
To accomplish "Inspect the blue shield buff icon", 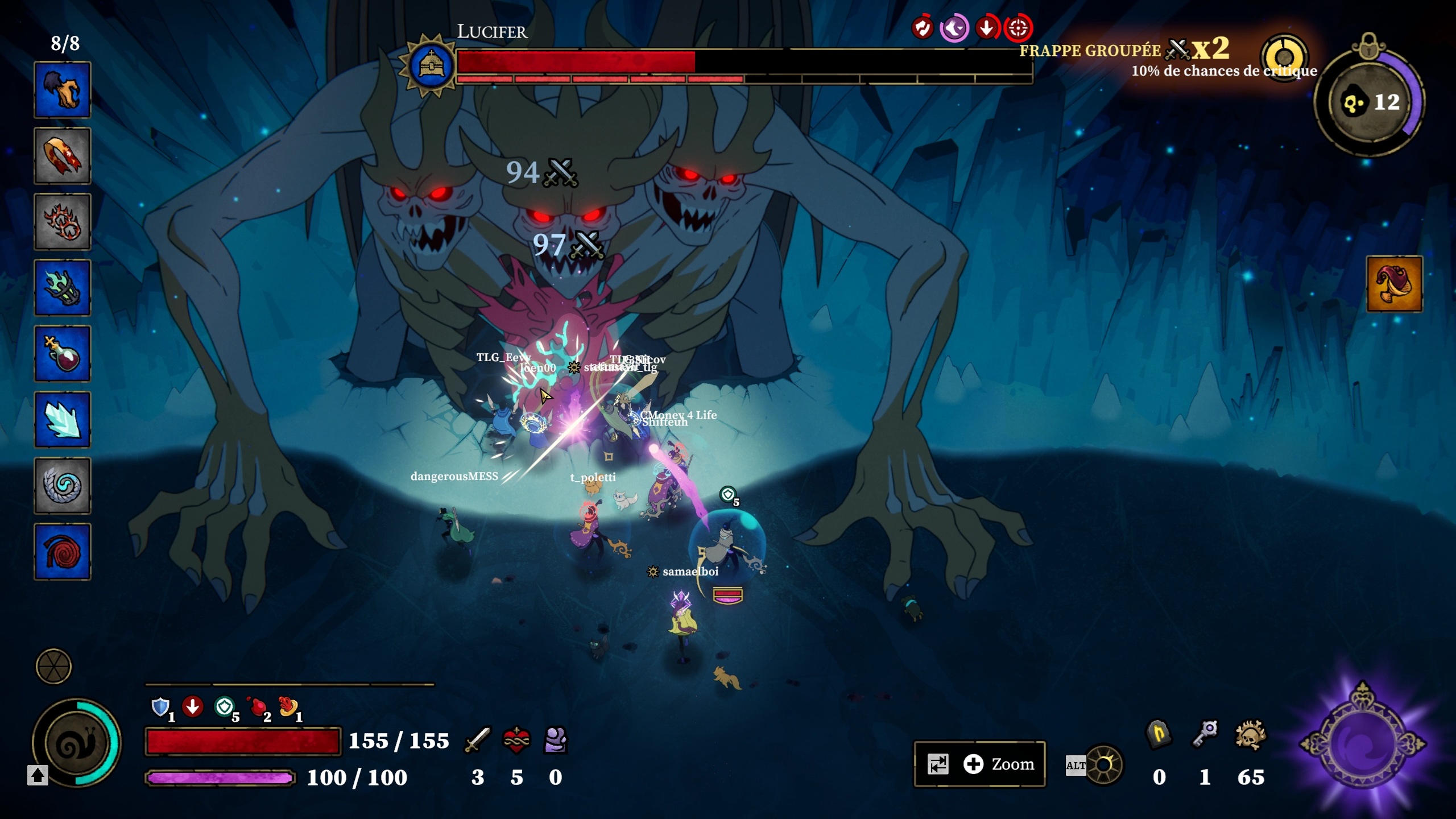I will coord(160,707).
